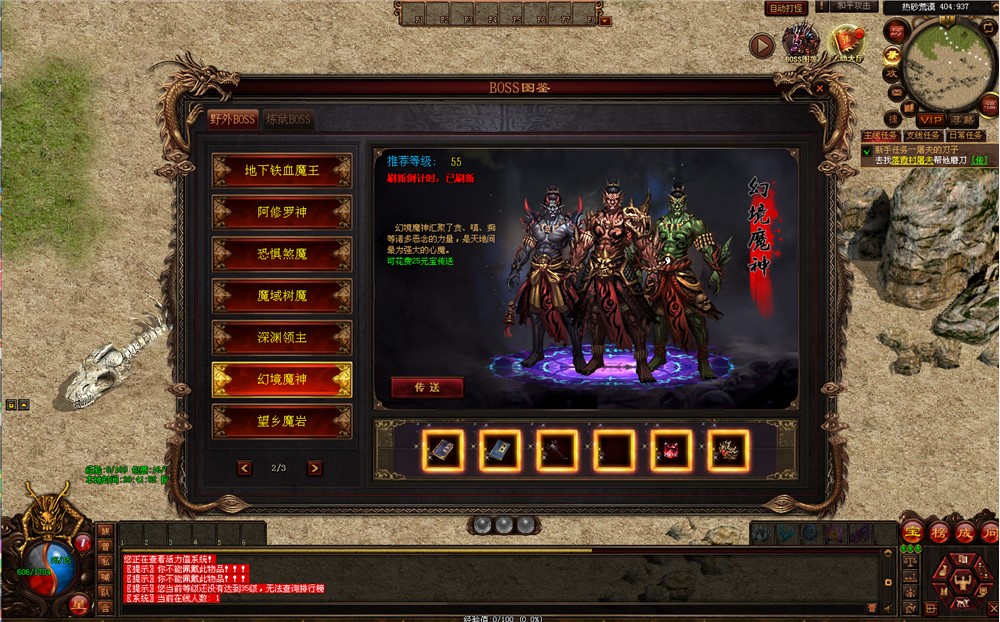Screen dimensions: 1000x622
Task: Select the 魔域树魔 boss entry
Action: (282, 296)
